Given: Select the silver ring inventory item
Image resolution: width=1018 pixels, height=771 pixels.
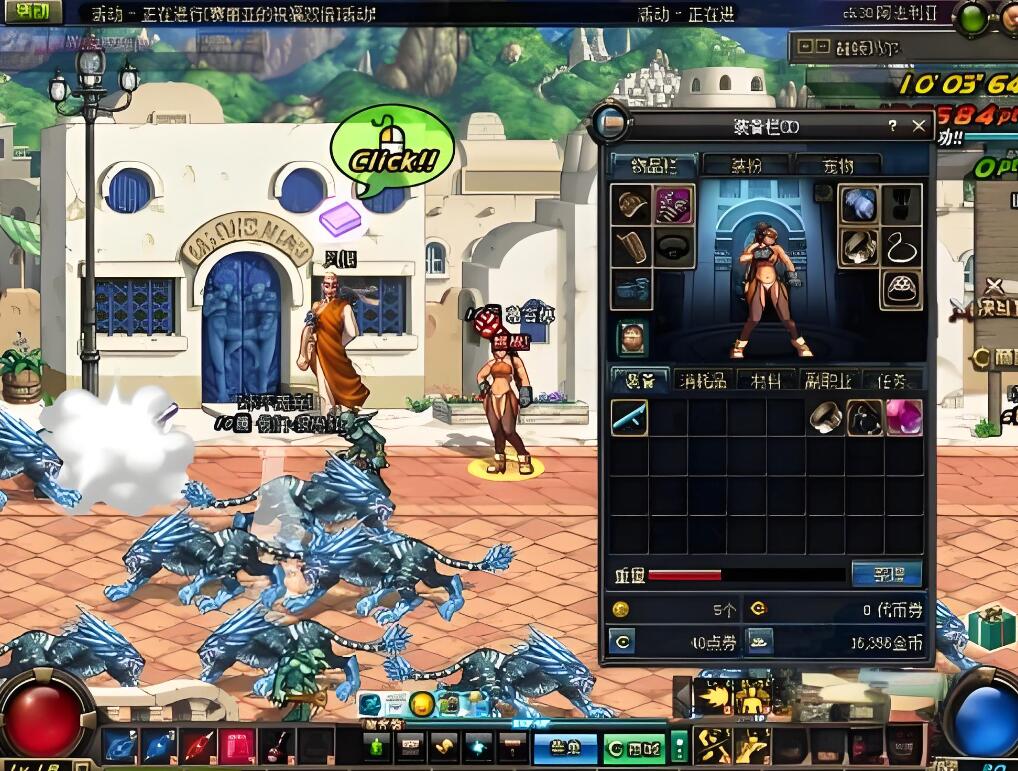Looking at the screenshot, I should tap(825, 418).
